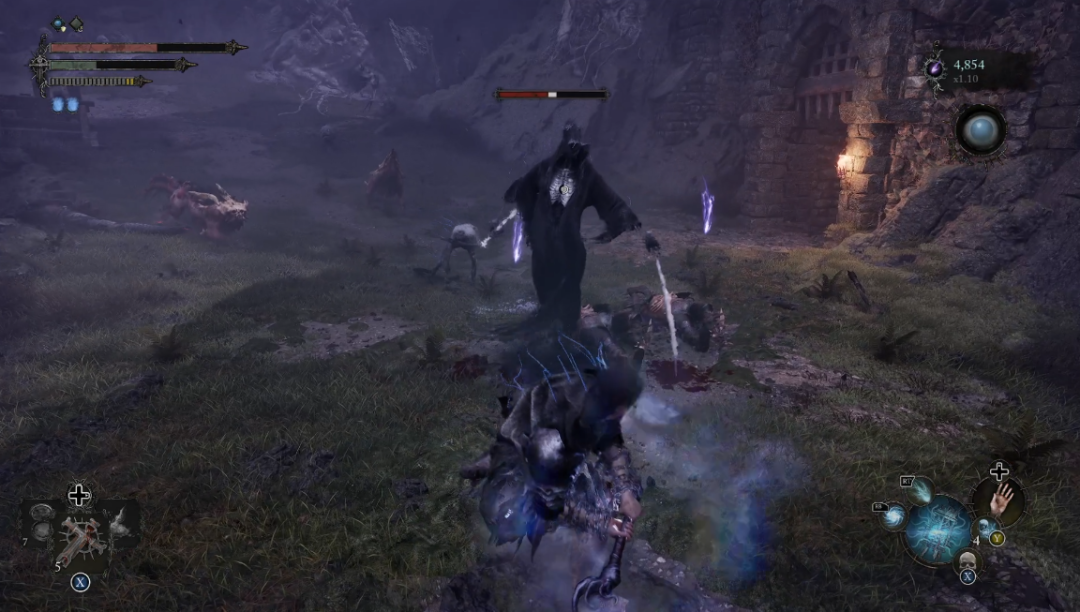Screen dimensions: 1080x612
Task: Choose the twin grey orbs quick item
Action: tap(42, 522)
